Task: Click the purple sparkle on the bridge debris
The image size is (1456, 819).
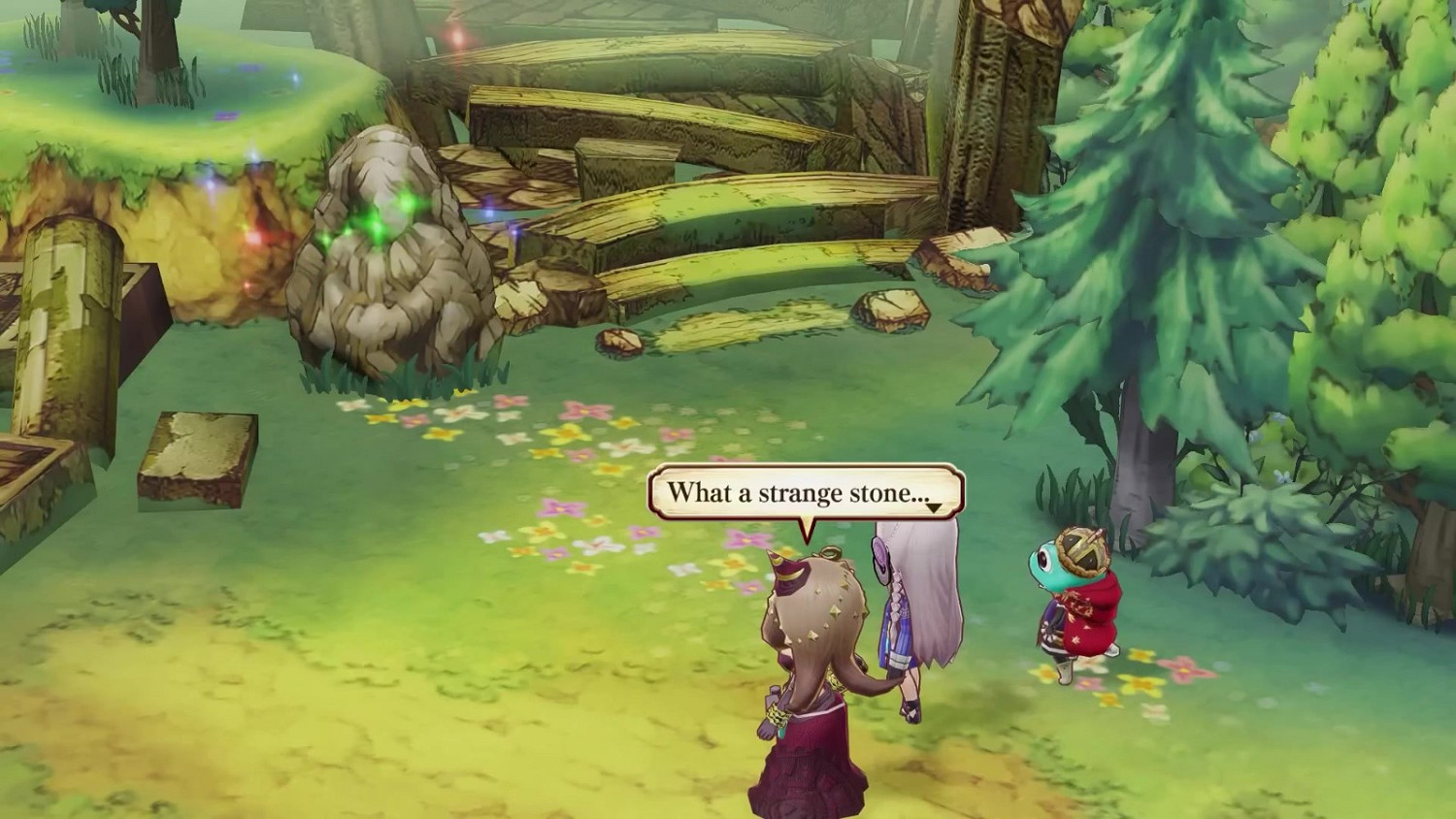Action: click(x=513, y=233)
